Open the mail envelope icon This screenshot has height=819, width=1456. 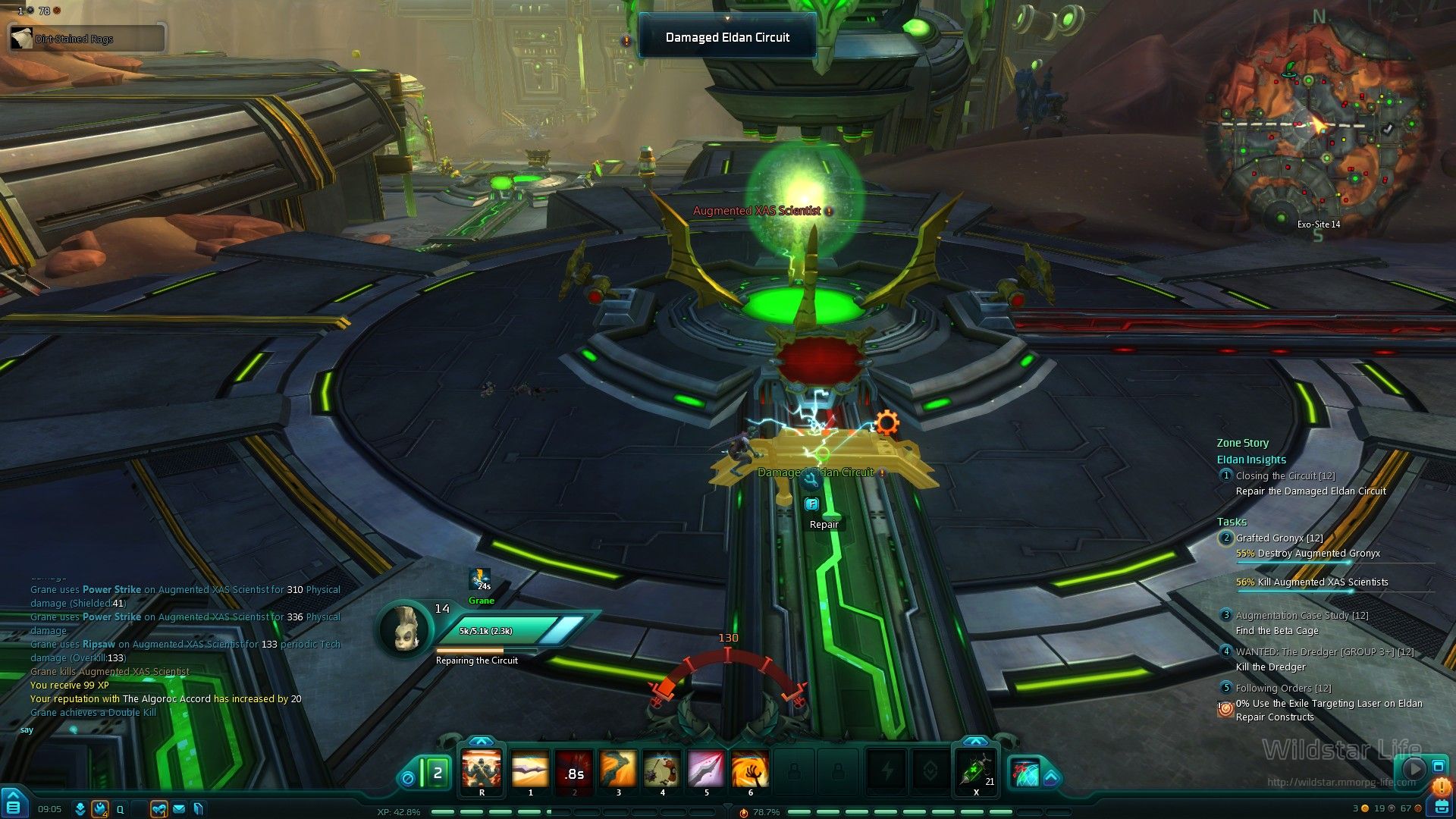point(179,809)
